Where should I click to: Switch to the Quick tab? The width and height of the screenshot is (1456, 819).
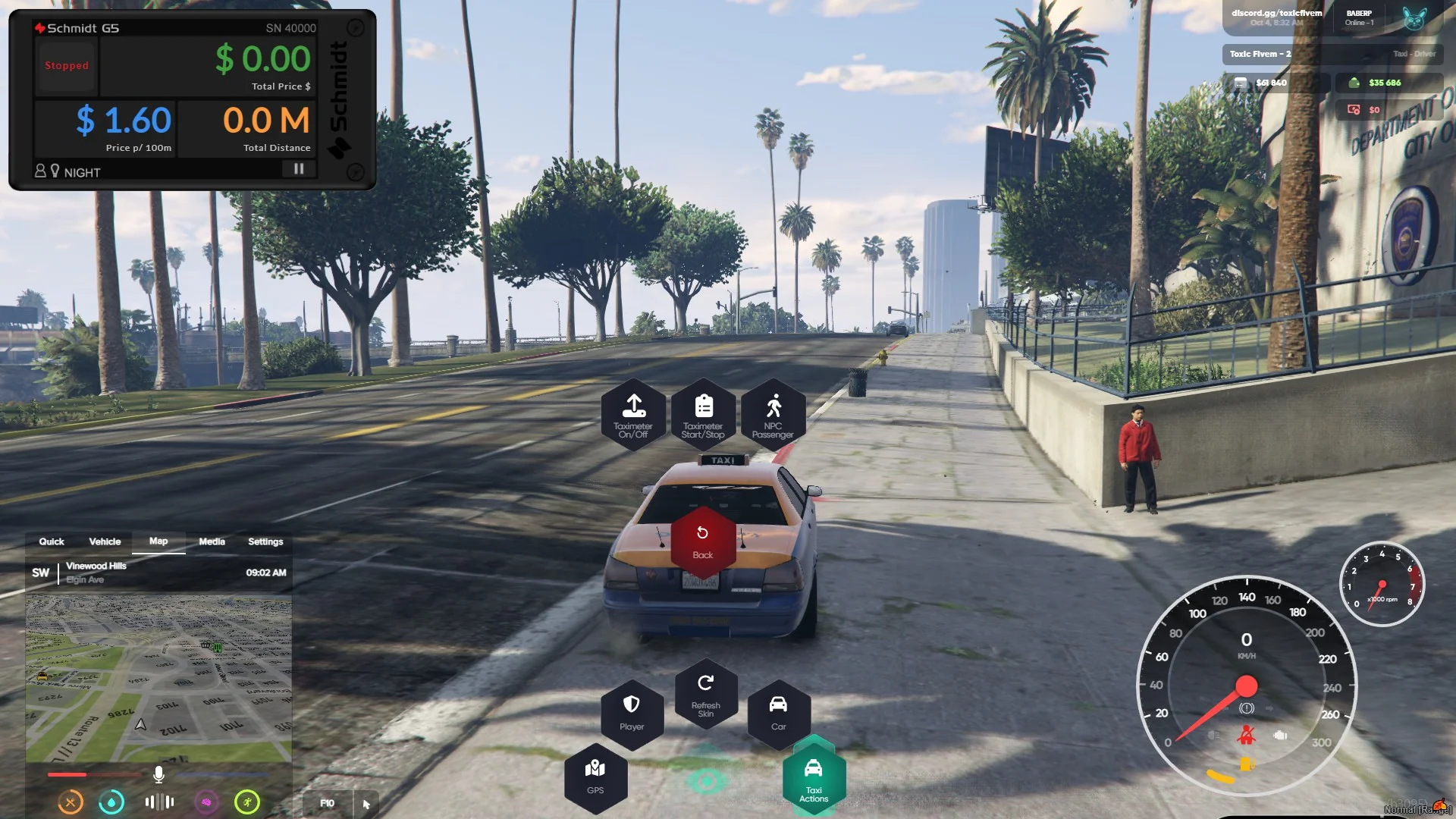52,541
